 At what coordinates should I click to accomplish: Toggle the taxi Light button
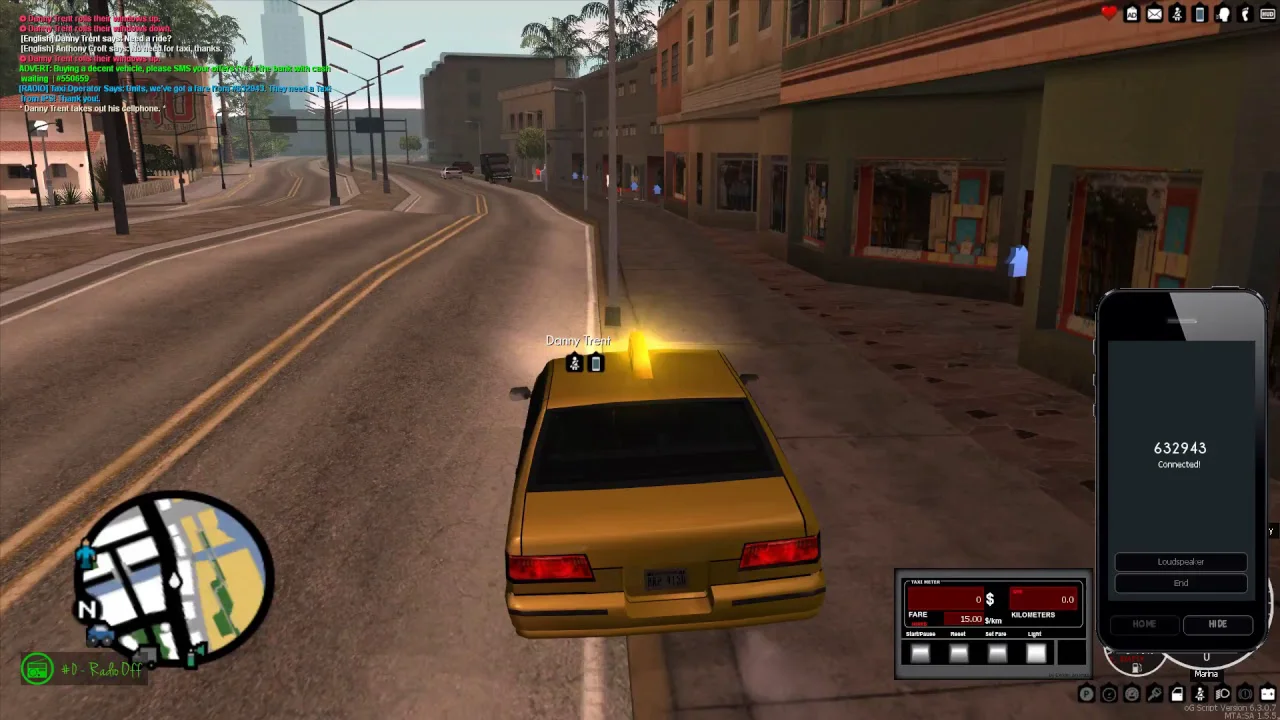(x=1035, y=654)
